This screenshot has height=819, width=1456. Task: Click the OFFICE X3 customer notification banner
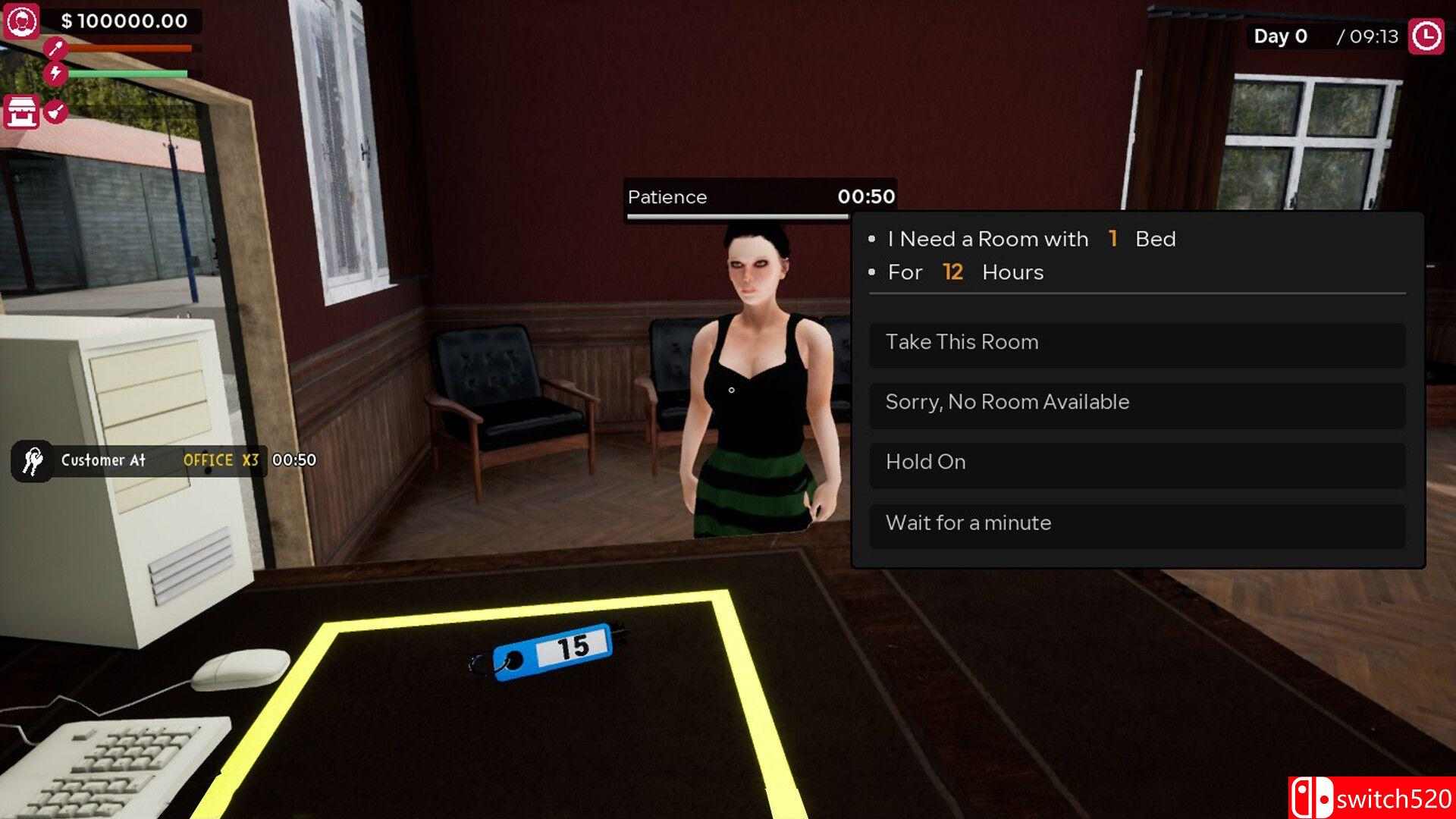(x=220, y=460)
